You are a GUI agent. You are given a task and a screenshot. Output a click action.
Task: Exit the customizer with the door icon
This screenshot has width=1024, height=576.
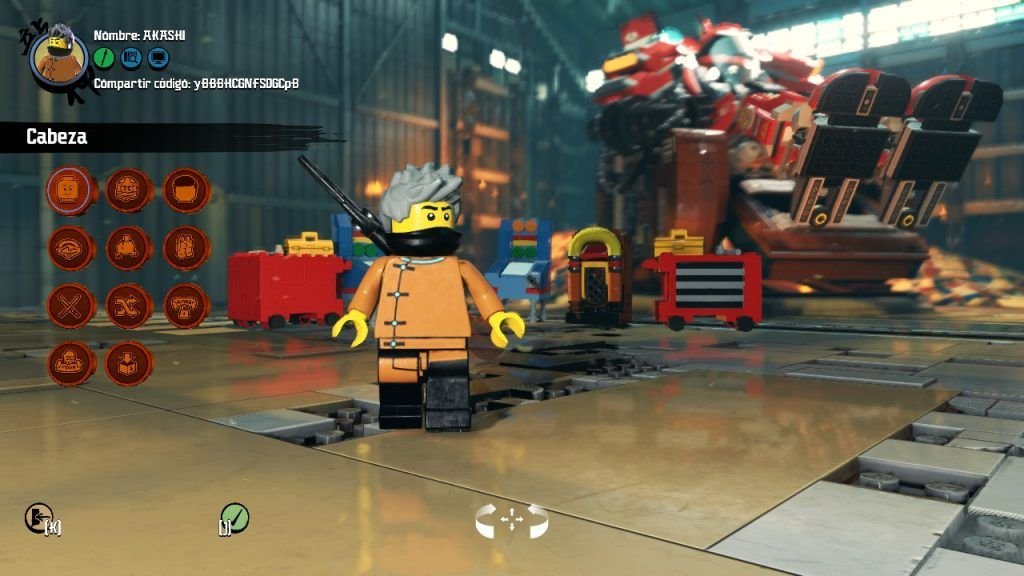37,518
